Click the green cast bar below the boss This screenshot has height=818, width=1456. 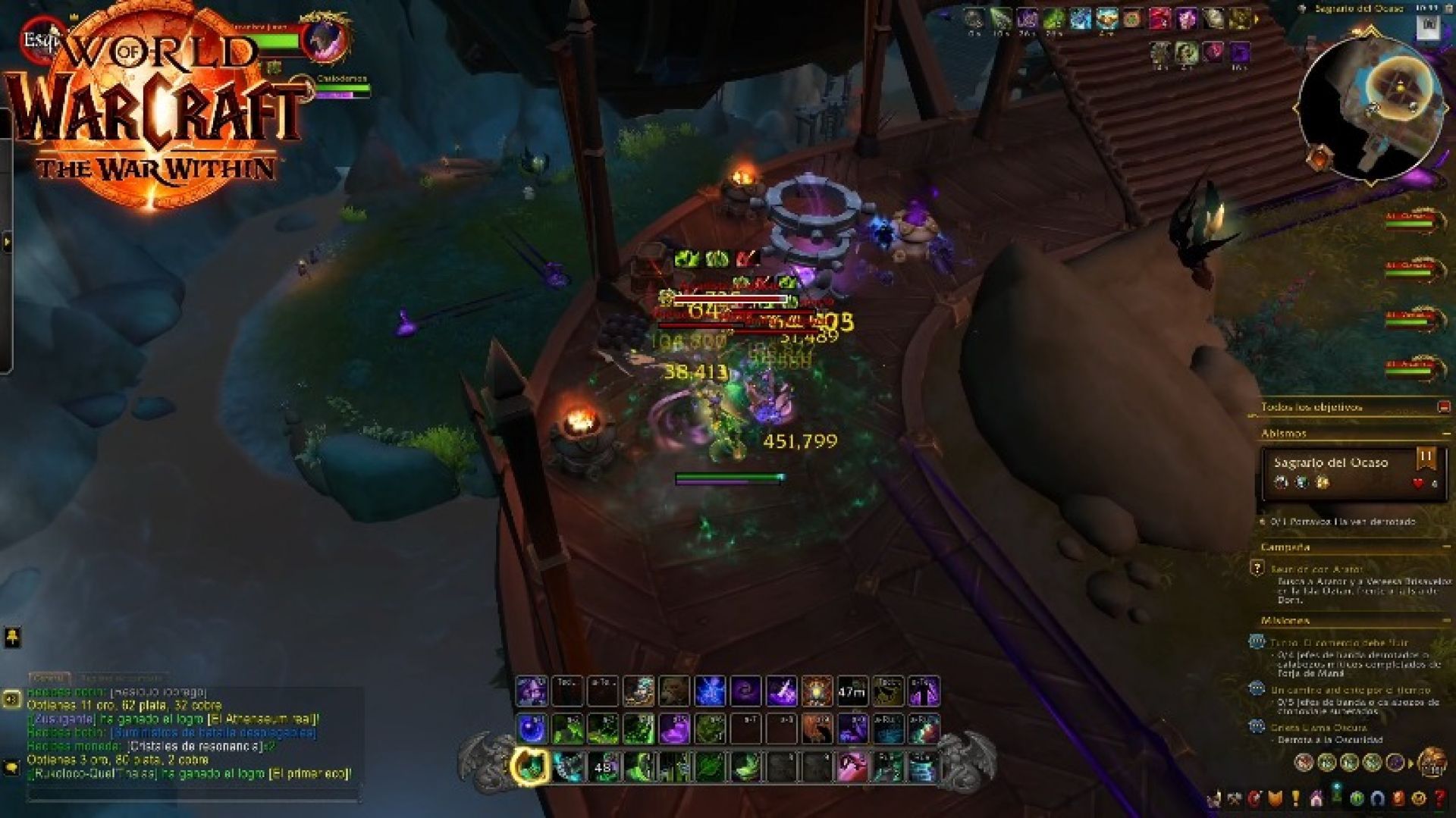tap(728, 478)
